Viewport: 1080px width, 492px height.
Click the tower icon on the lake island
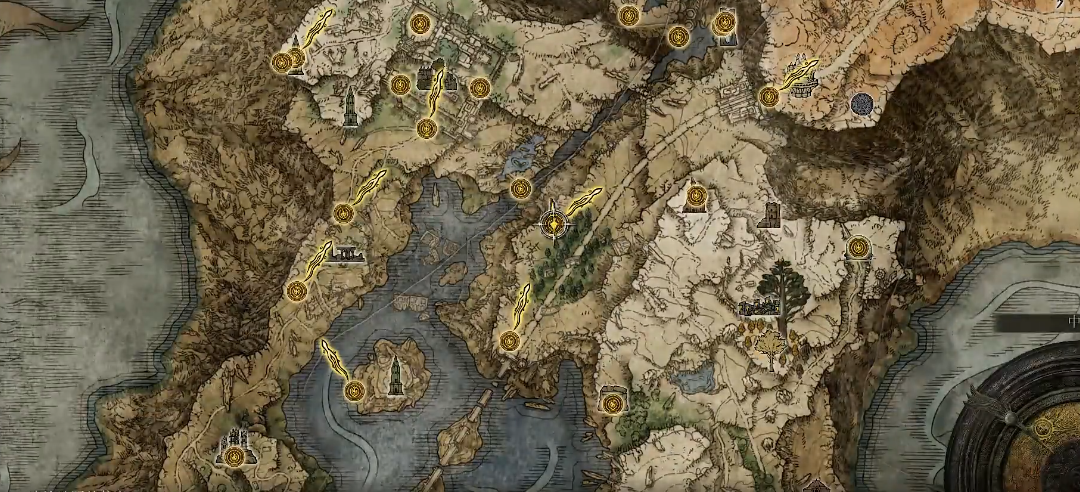tap(397, 376)
